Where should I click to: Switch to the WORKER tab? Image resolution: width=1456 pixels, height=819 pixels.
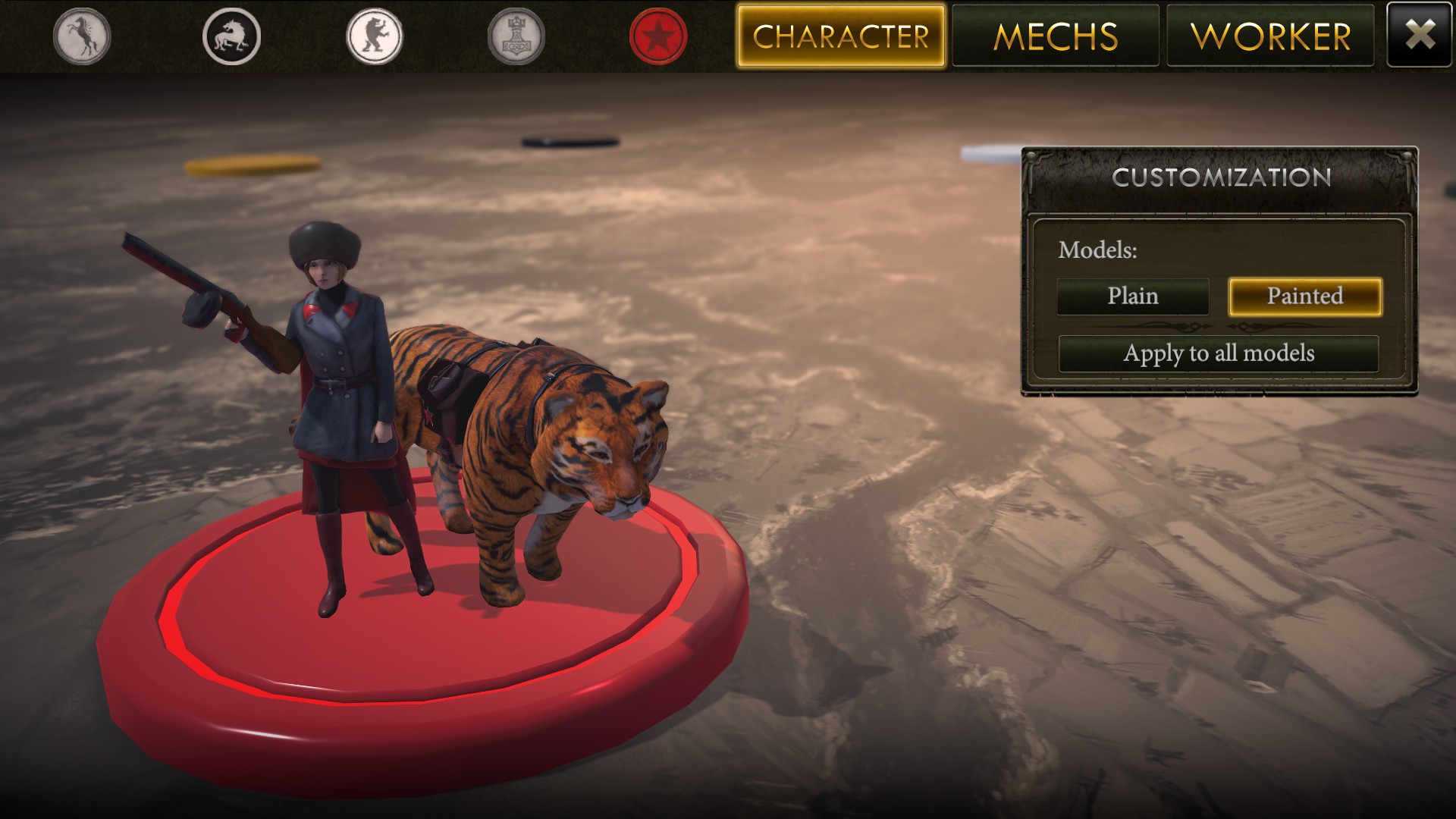click(1270, 35)
